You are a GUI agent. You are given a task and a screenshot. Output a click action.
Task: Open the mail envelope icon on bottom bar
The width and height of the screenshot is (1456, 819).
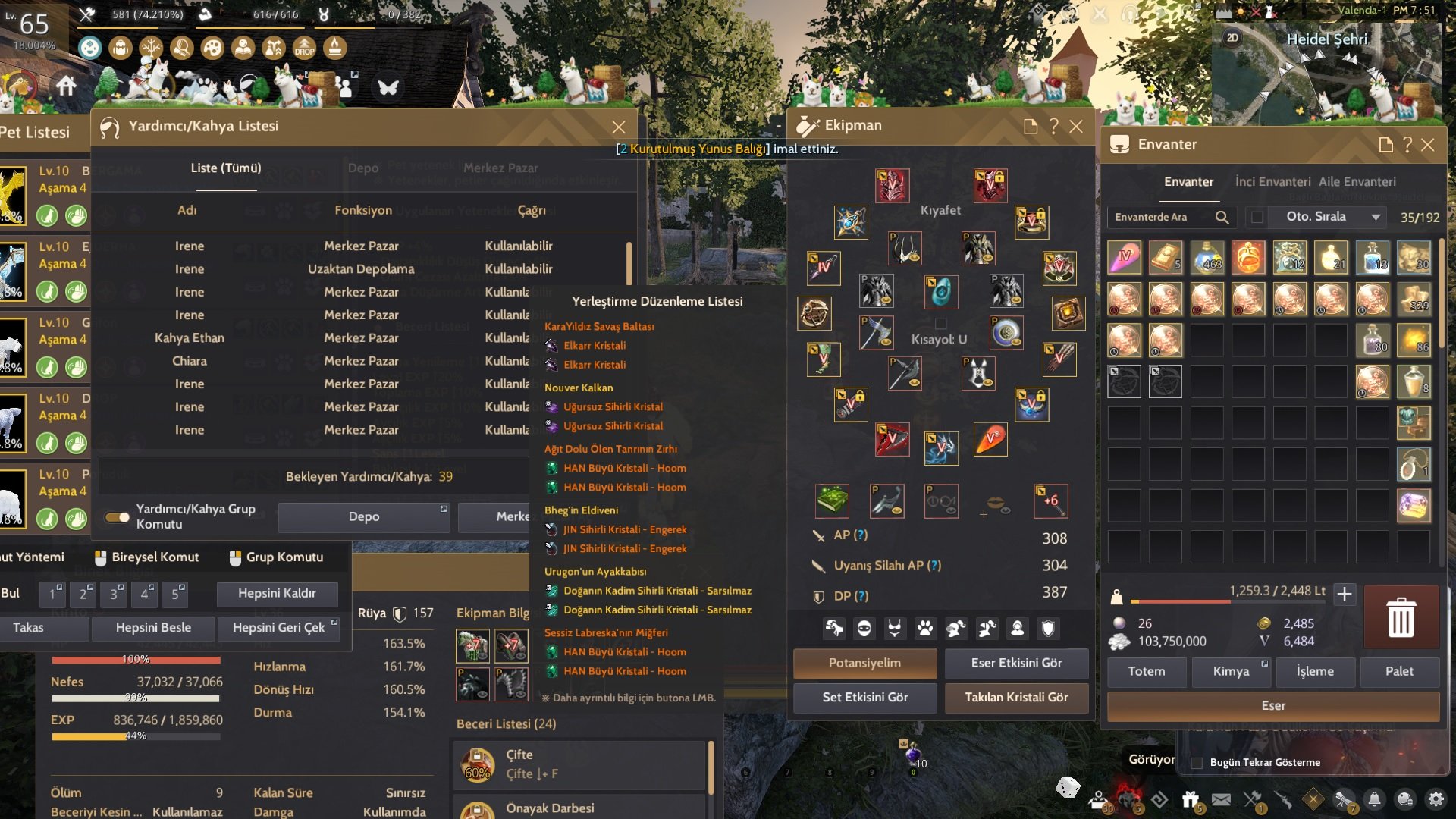click(x=1220, y=798)
